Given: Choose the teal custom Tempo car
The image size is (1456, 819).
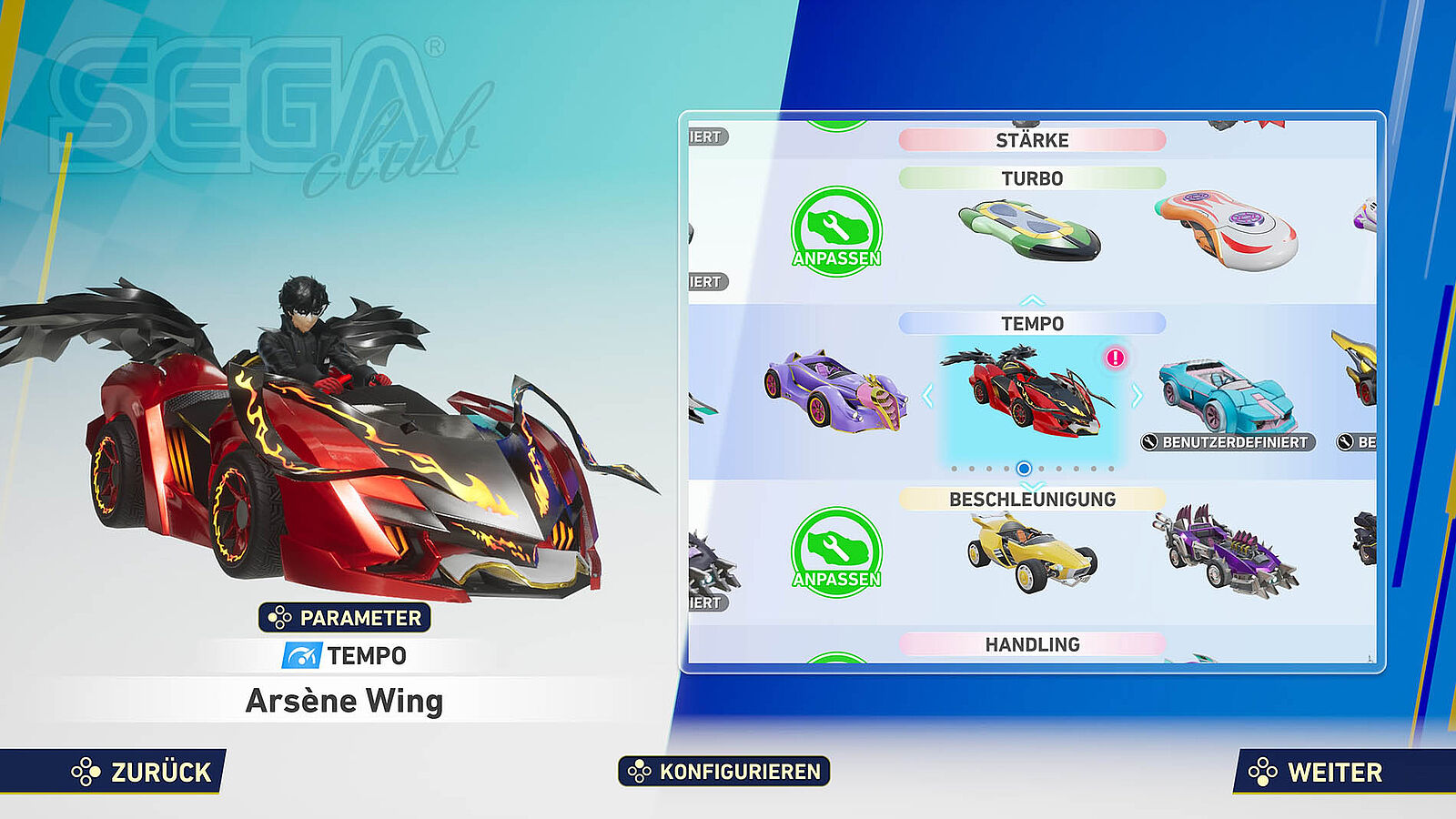Looking at the screenshot, I should (1226, 393).
